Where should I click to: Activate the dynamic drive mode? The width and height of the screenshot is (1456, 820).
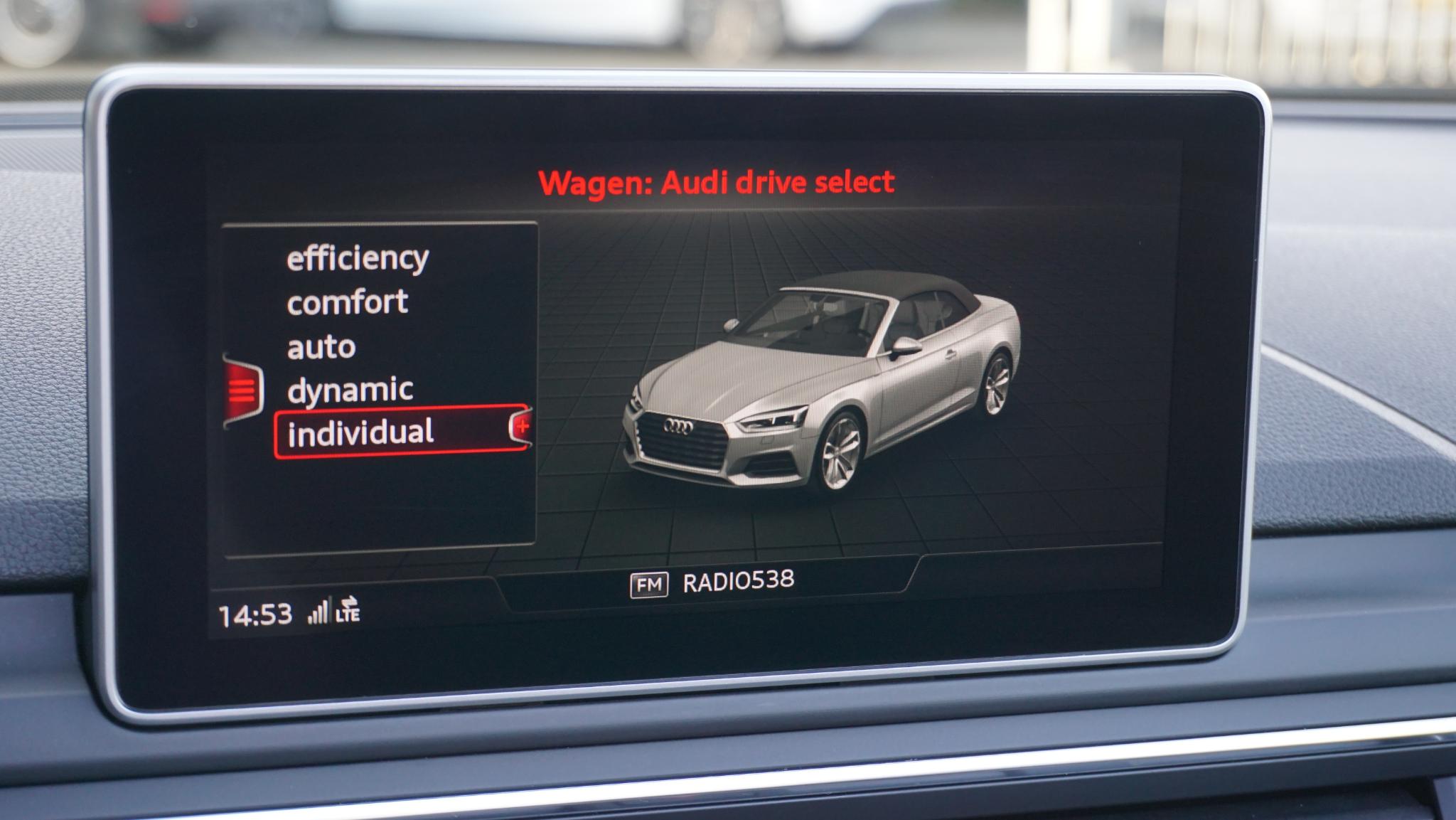click(350, 390)
